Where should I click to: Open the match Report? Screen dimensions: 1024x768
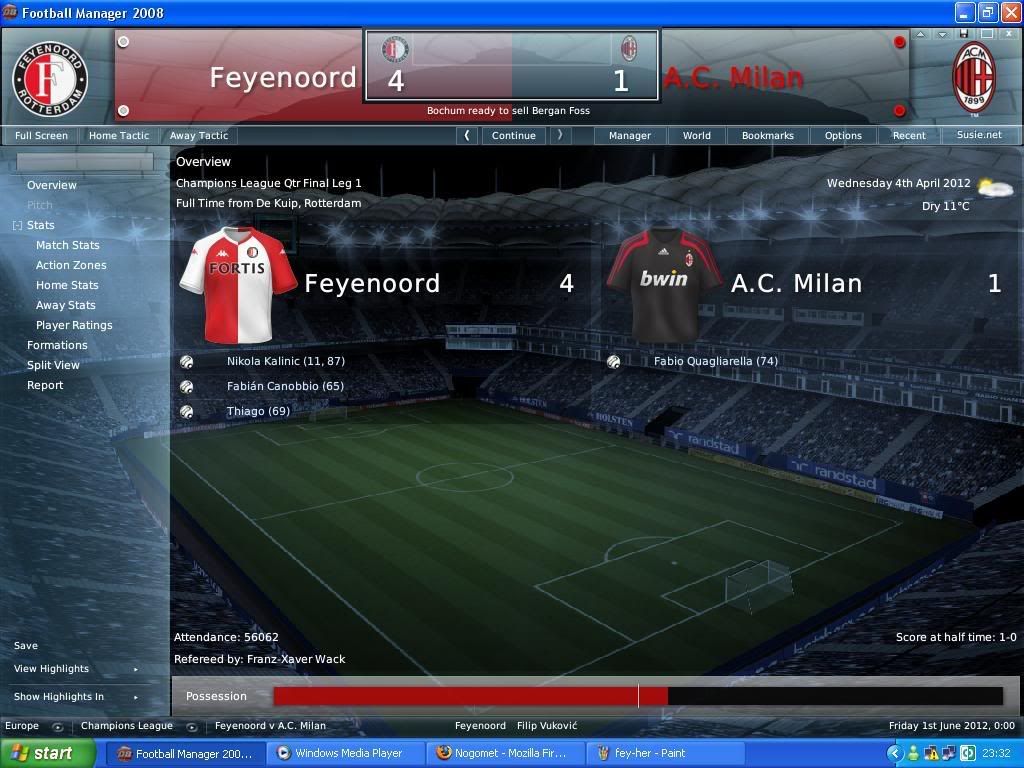click(45, 385)
